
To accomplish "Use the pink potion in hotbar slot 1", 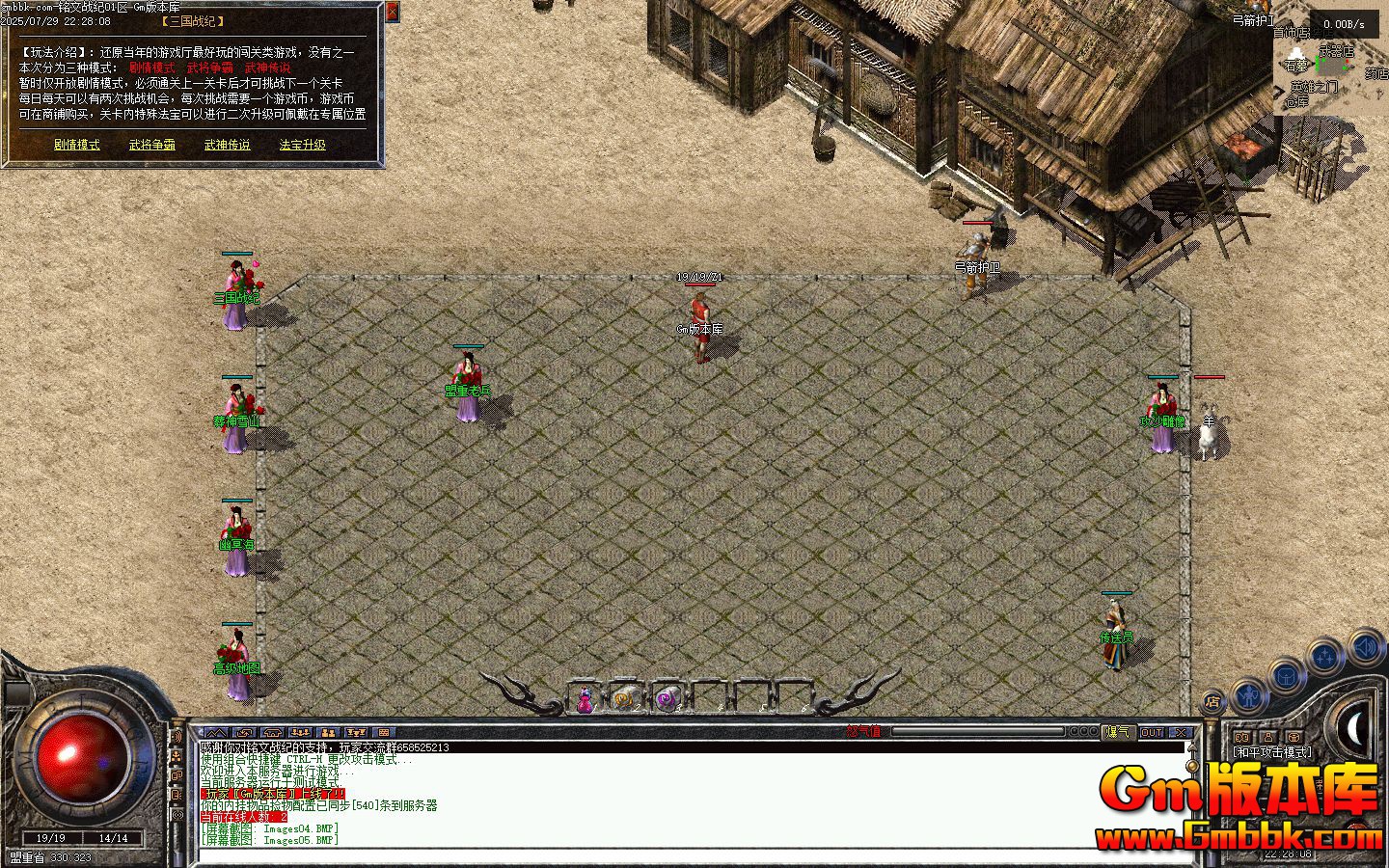I will (586, 698).
